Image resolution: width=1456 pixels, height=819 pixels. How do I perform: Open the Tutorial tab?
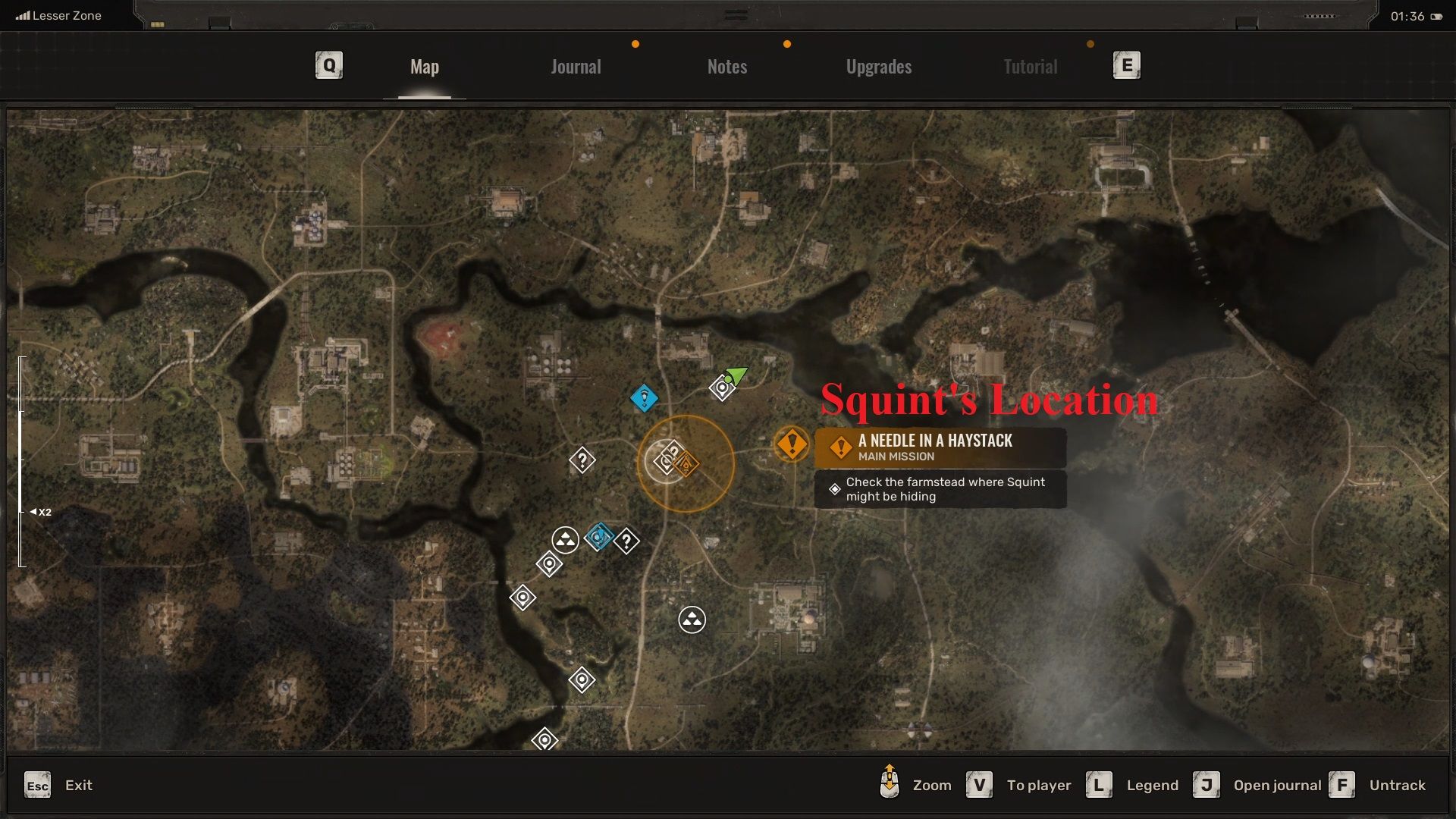[1030, 67]
